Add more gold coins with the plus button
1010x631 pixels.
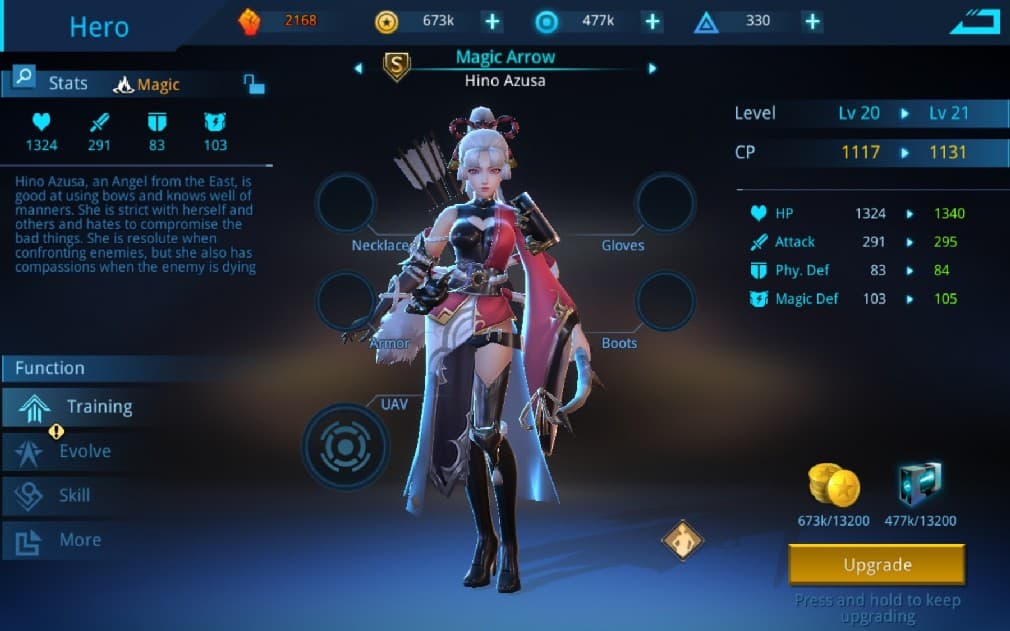tap(491, 21)
